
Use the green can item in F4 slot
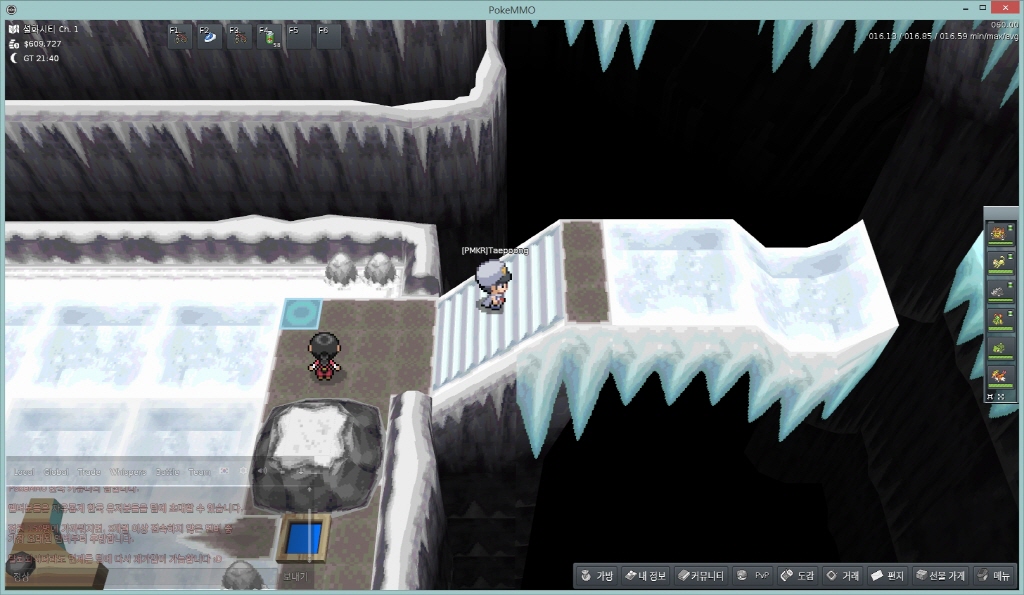click(x=269, y=37)
